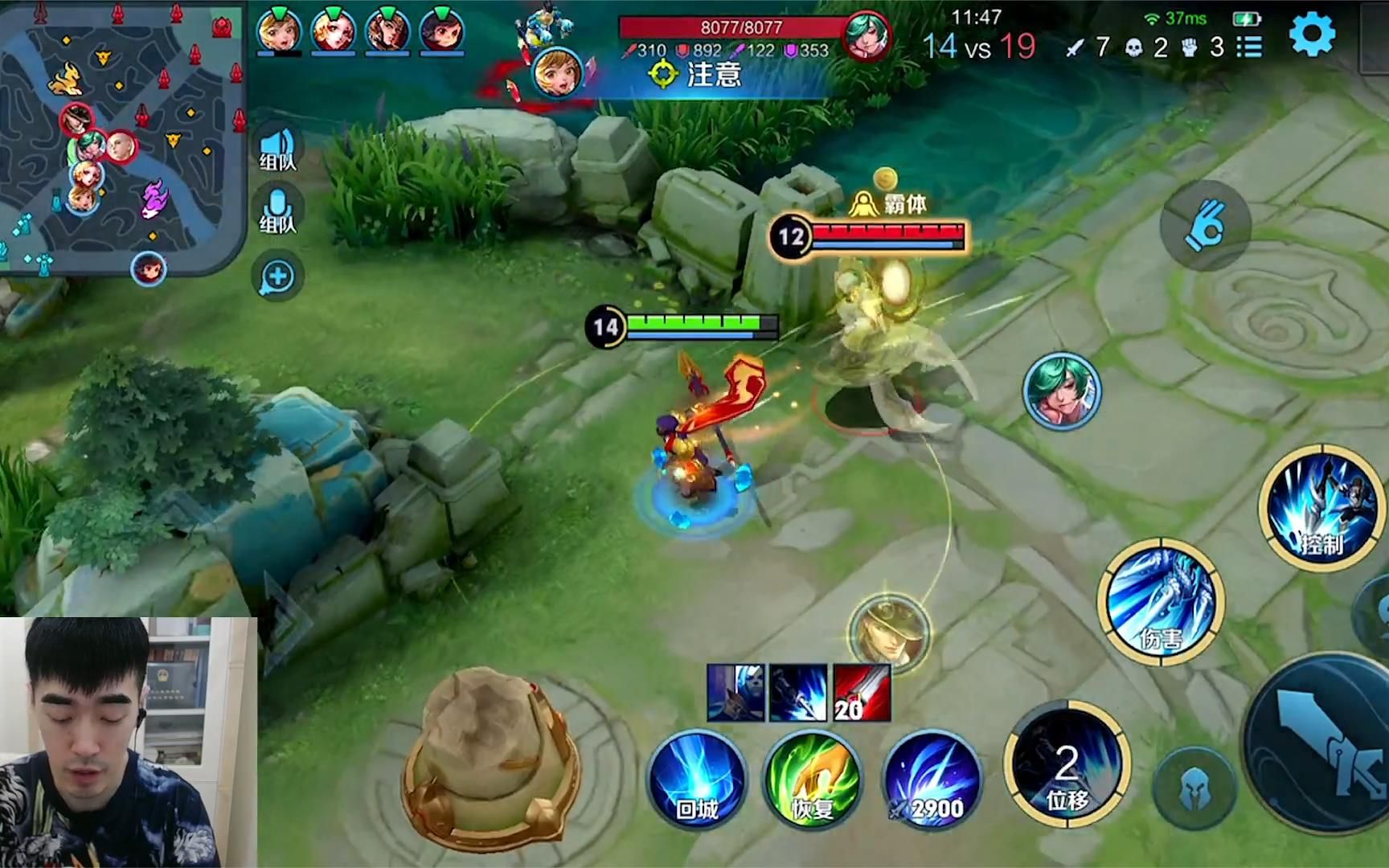Open the settings gear menu
Screen dimensions: 1389x868
pos(1312,35)
